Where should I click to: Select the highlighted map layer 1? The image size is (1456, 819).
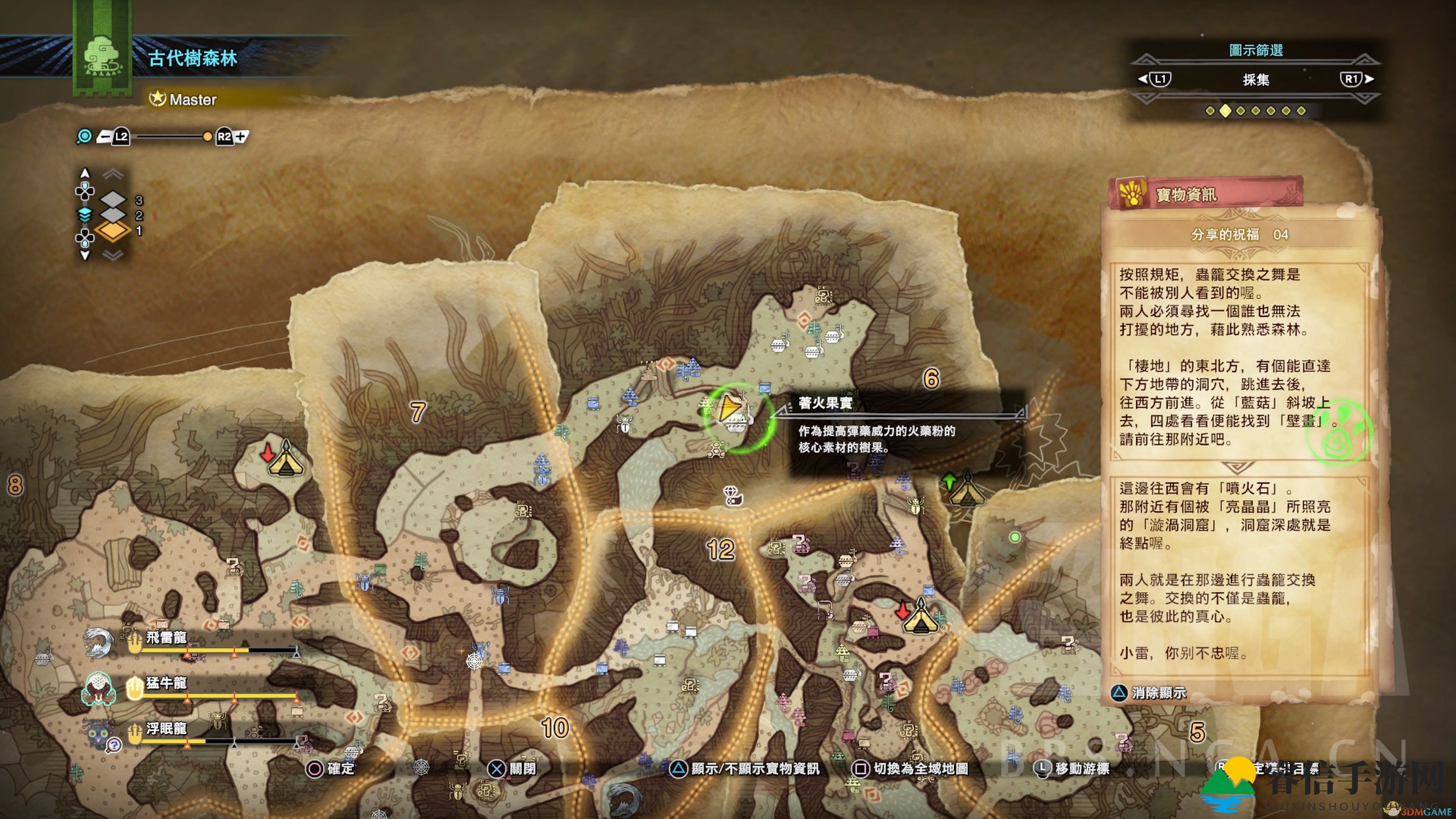click(x=113, y=231)
